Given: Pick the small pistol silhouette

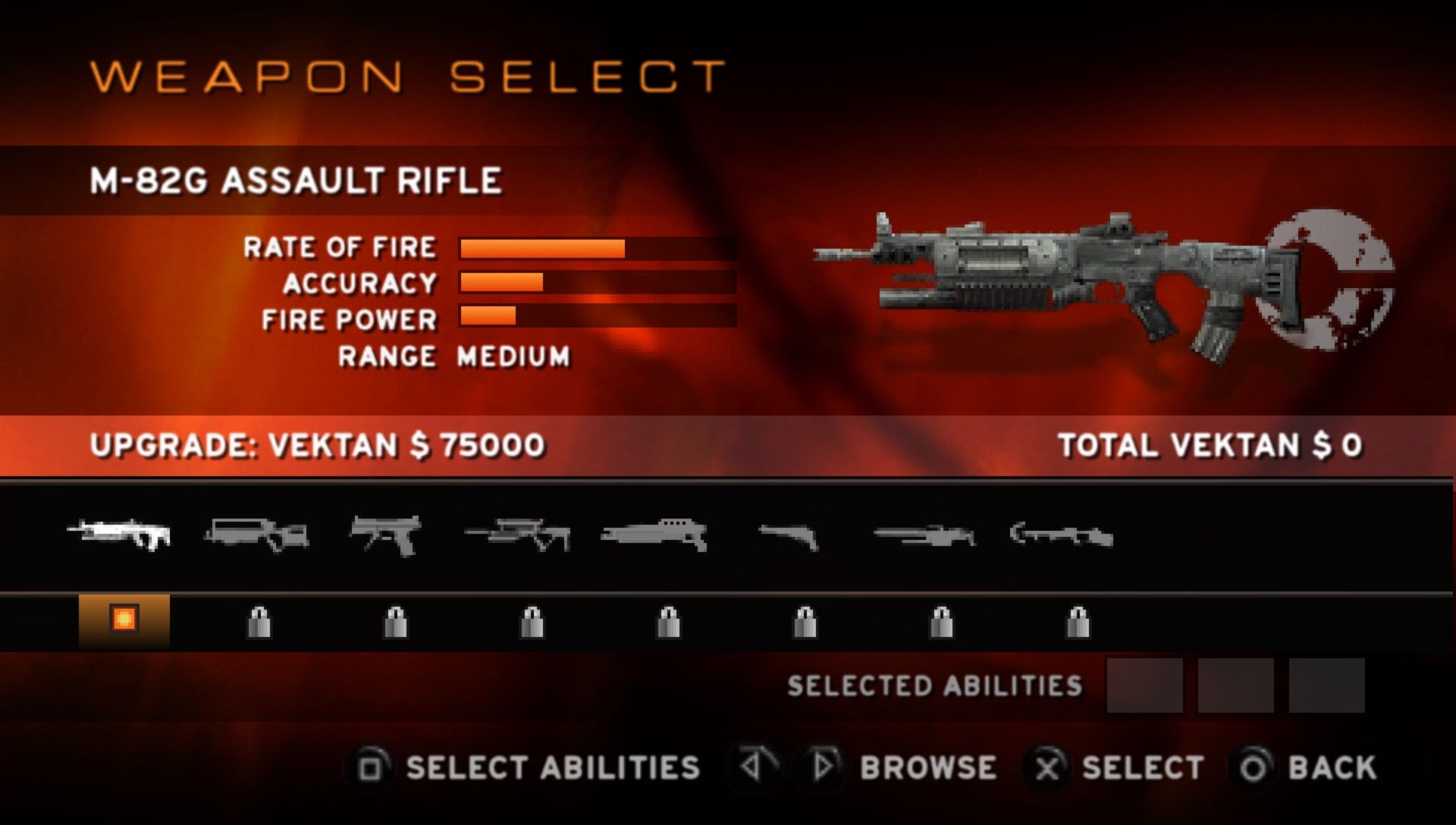Looking at the screenshot, I should [x=789, y=536].
